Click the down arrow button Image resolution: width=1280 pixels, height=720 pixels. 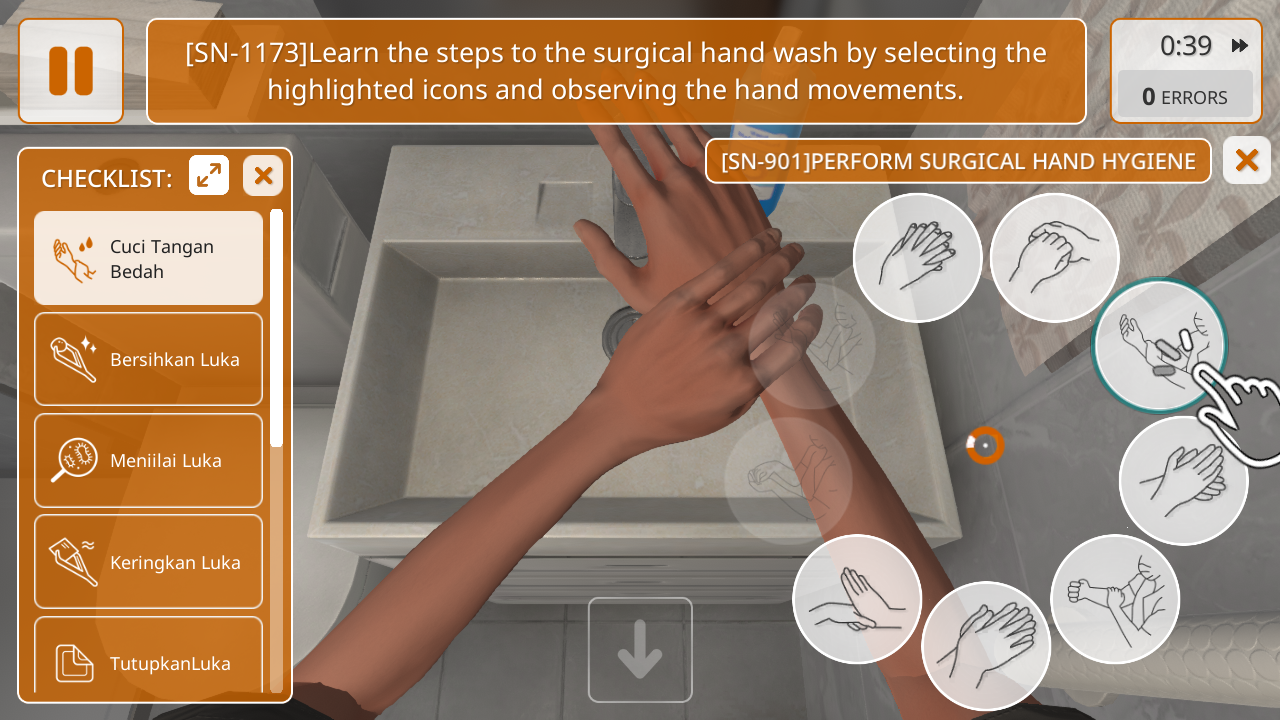pyautogui.click(x=640, y=650)
